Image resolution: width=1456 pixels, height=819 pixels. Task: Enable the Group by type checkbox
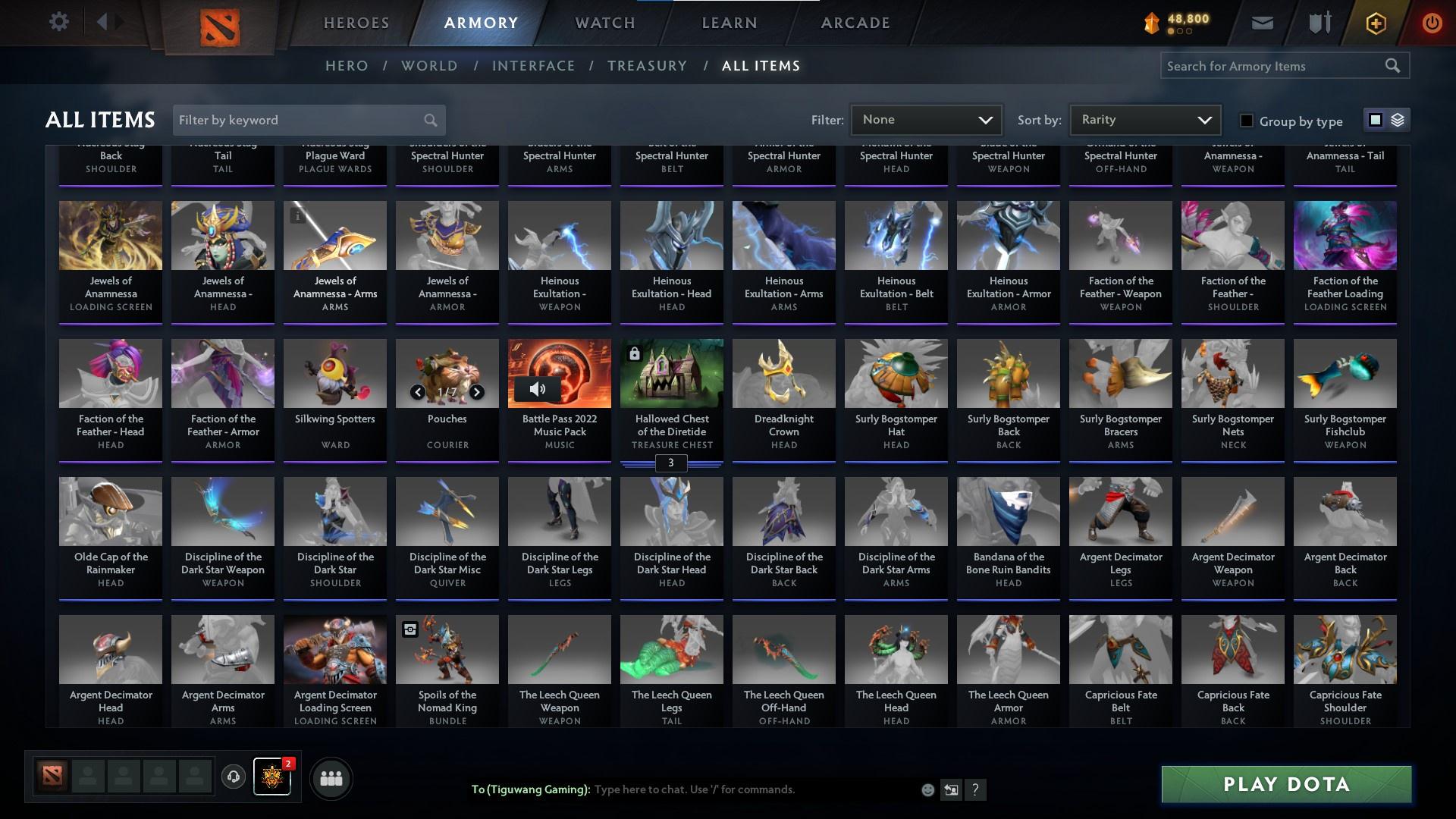point(1246,121)
